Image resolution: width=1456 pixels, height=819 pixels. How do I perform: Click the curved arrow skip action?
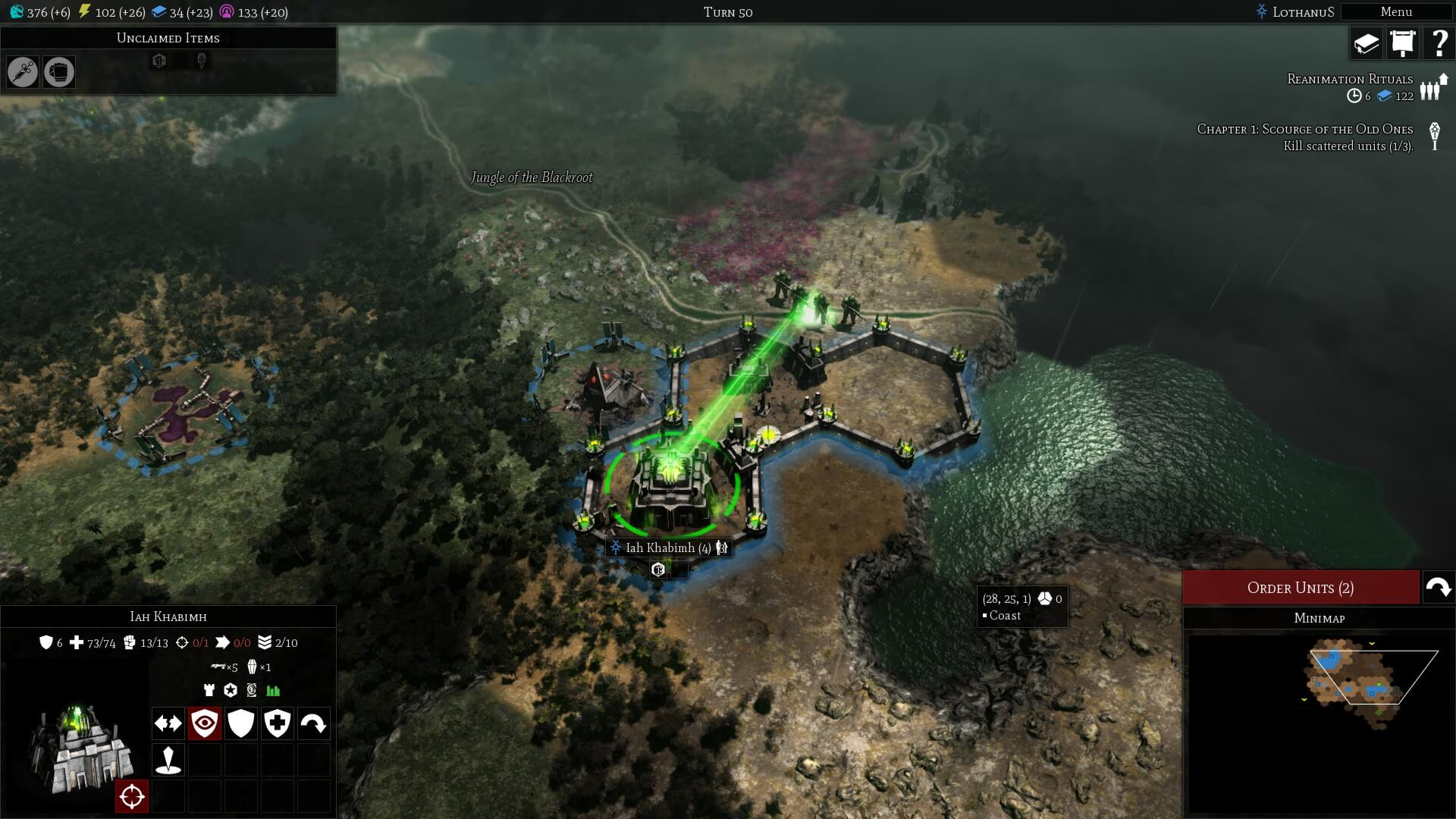313,723
